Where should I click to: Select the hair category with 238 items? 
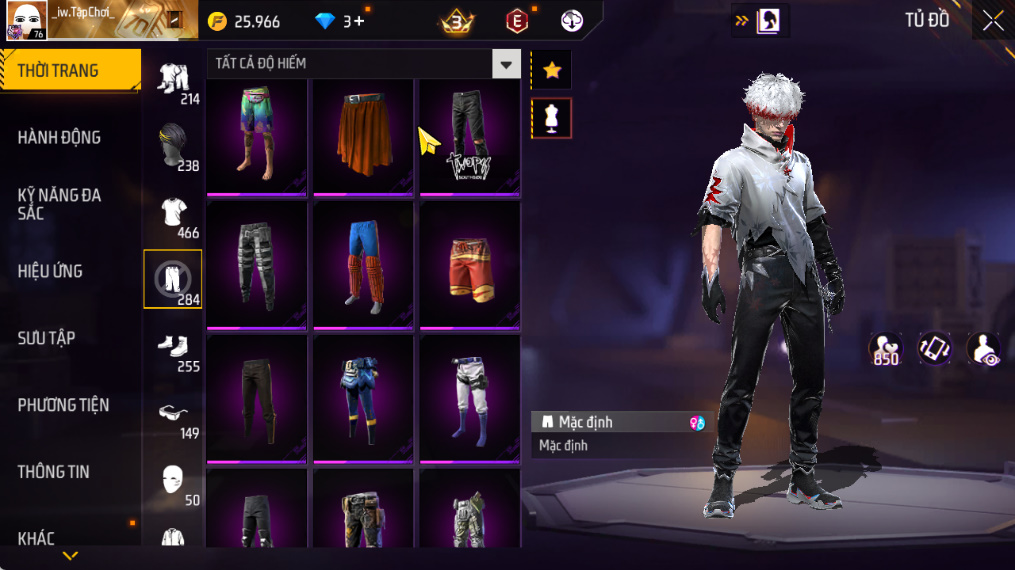[x=173, y=145]
